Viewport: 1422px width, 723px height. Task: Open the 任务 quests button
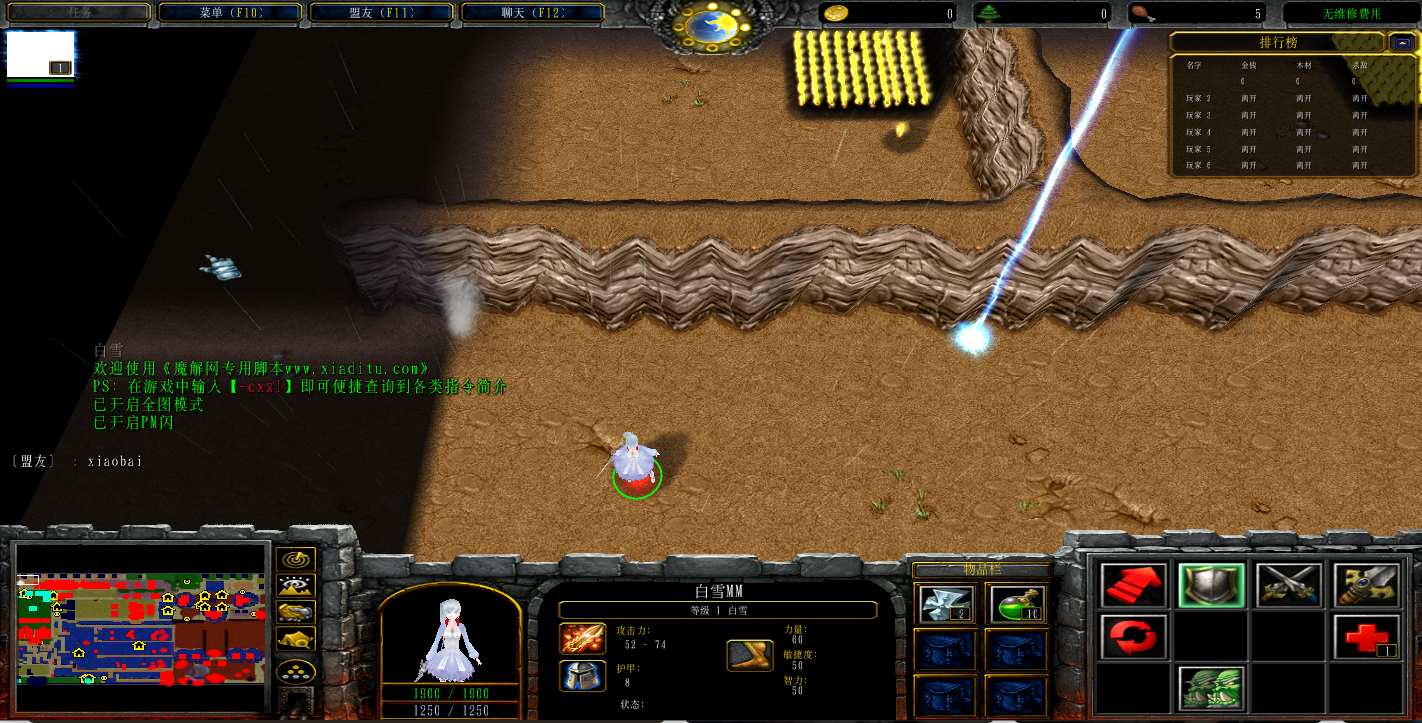(x=78, y=13)
